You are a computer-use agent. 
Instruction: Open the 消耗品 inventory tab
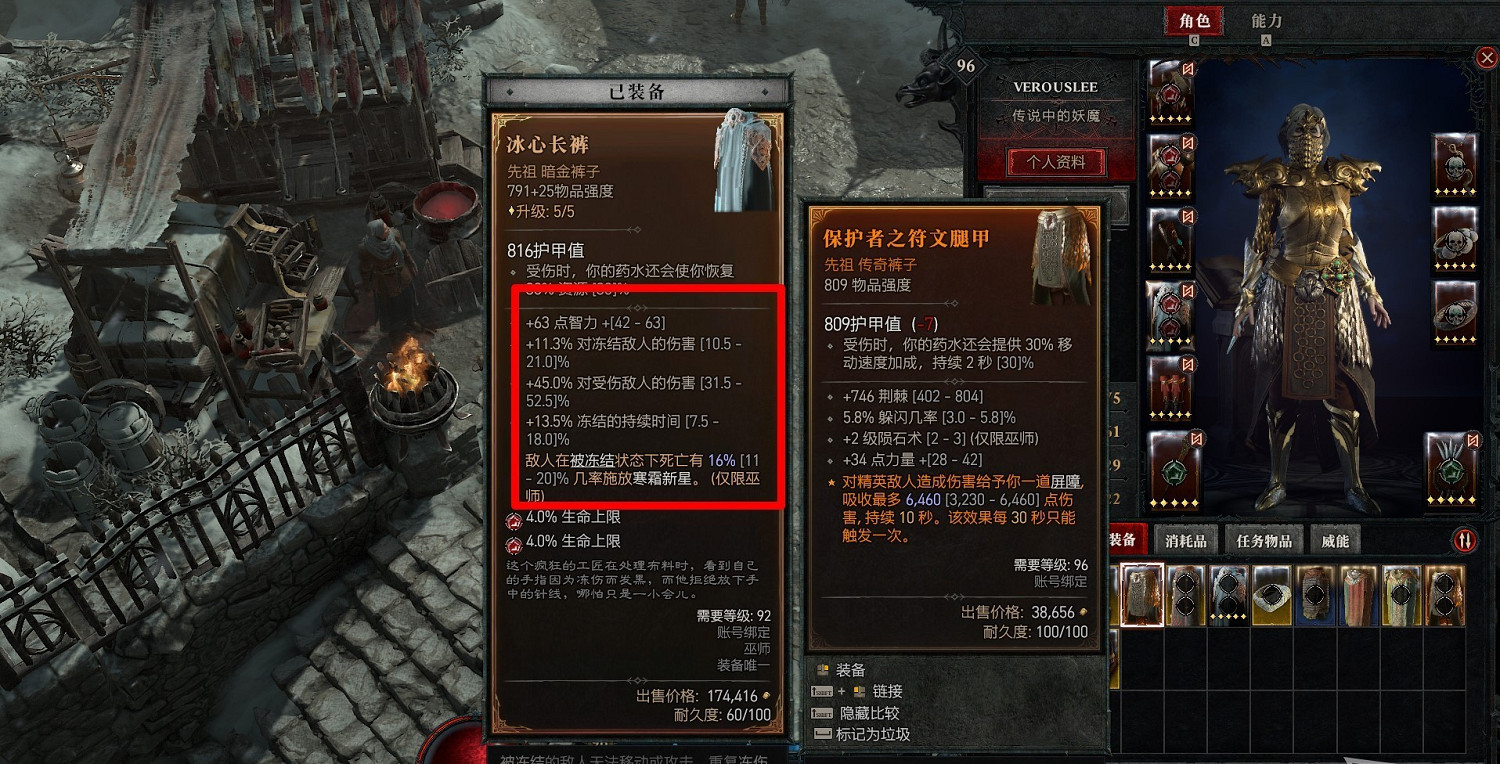(x=1183, y=539)
